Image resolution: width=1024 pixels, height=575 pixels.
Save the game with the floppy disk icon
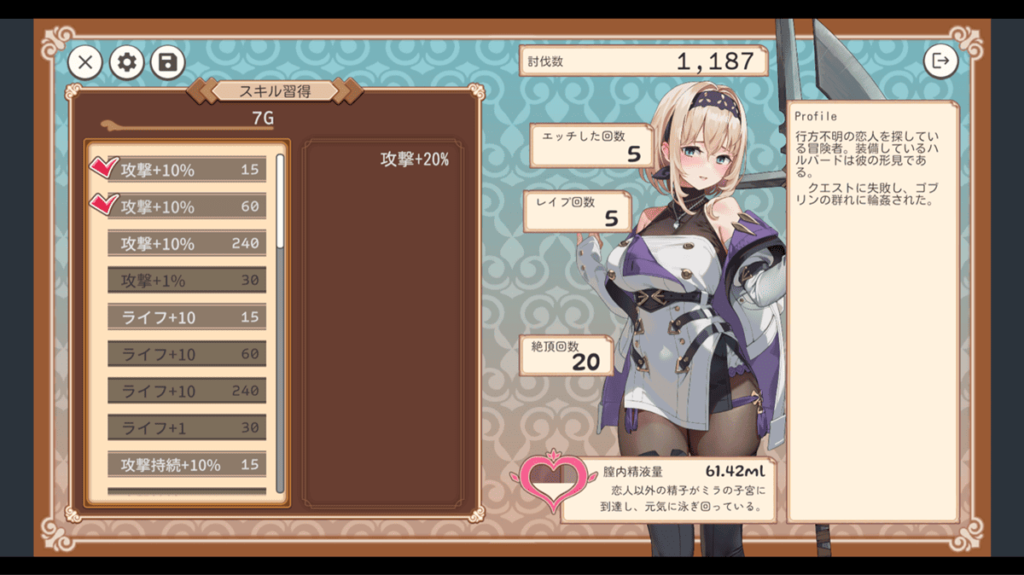(x=168, y=63)
